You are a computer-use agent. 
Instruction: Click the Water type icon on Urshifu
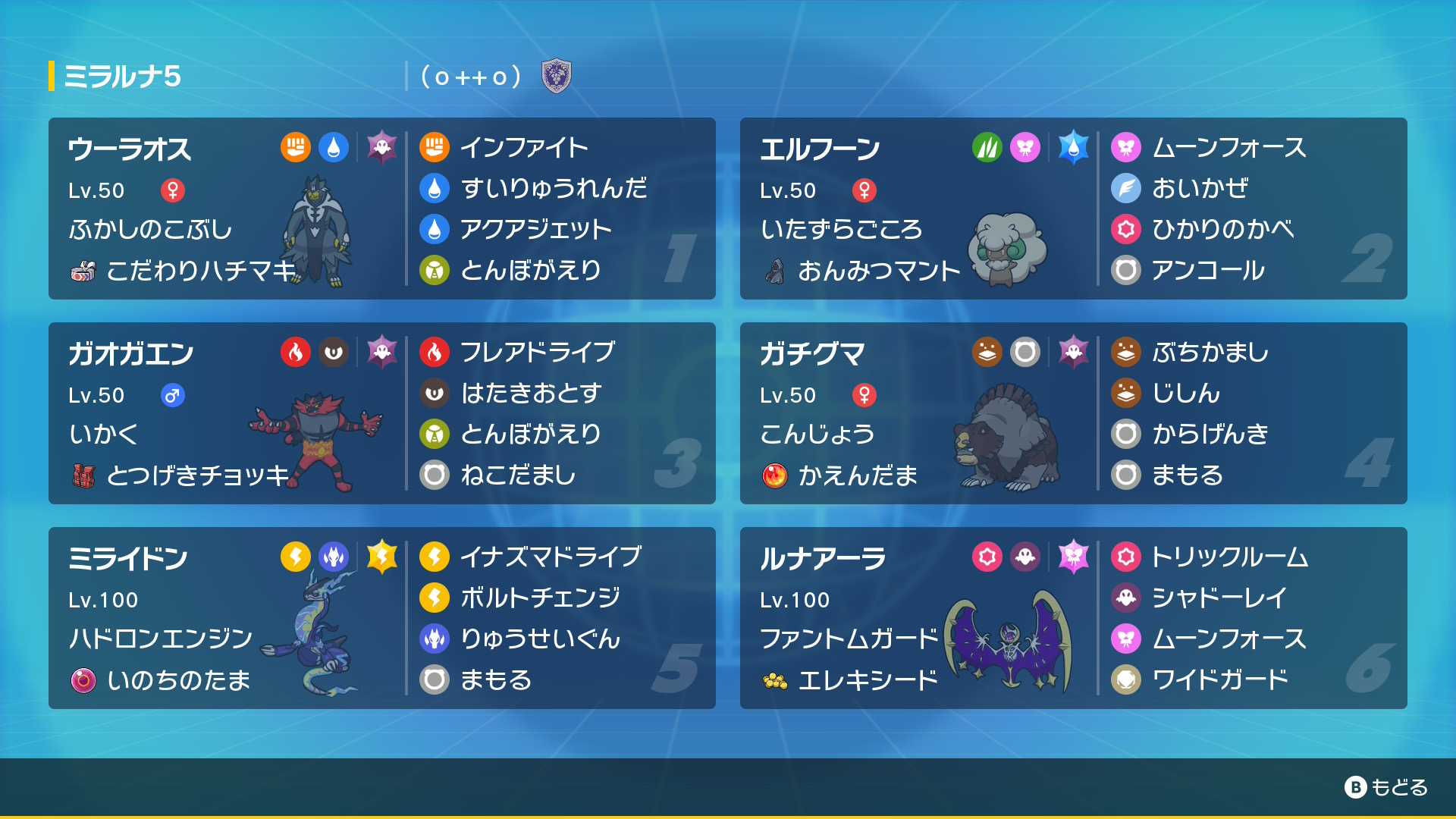tap(334, 149)
